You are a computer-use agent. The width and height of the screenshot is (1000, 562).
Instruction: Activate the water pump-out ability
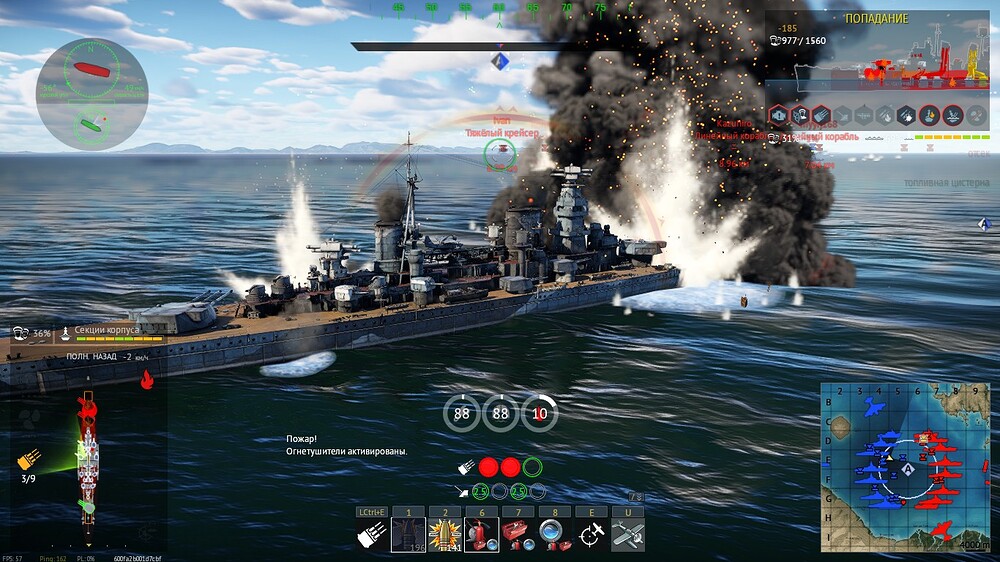click(x=554, y=535)
